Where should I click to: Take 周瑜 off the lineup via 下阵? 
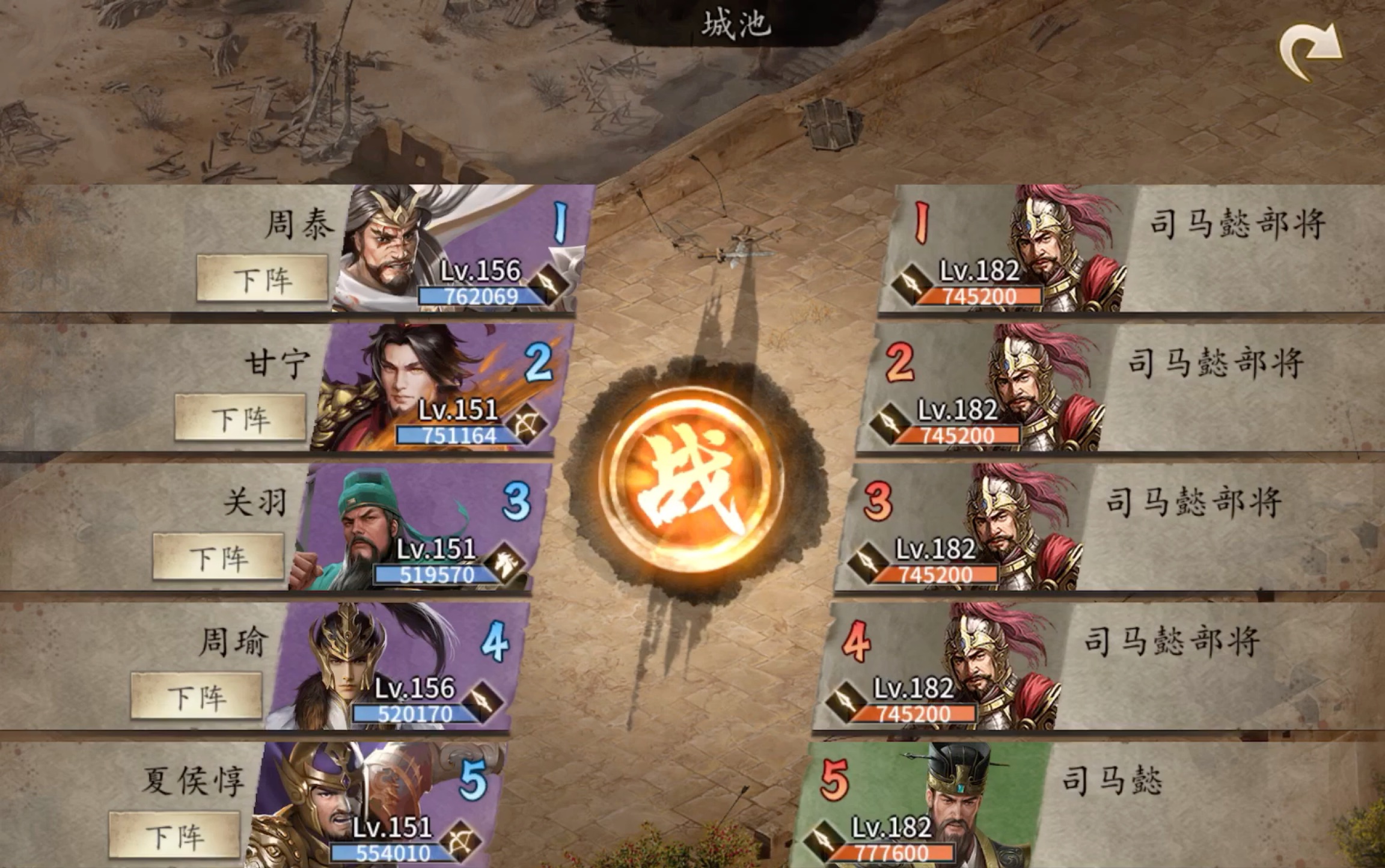pyautogui.click(x=197, y=697)
